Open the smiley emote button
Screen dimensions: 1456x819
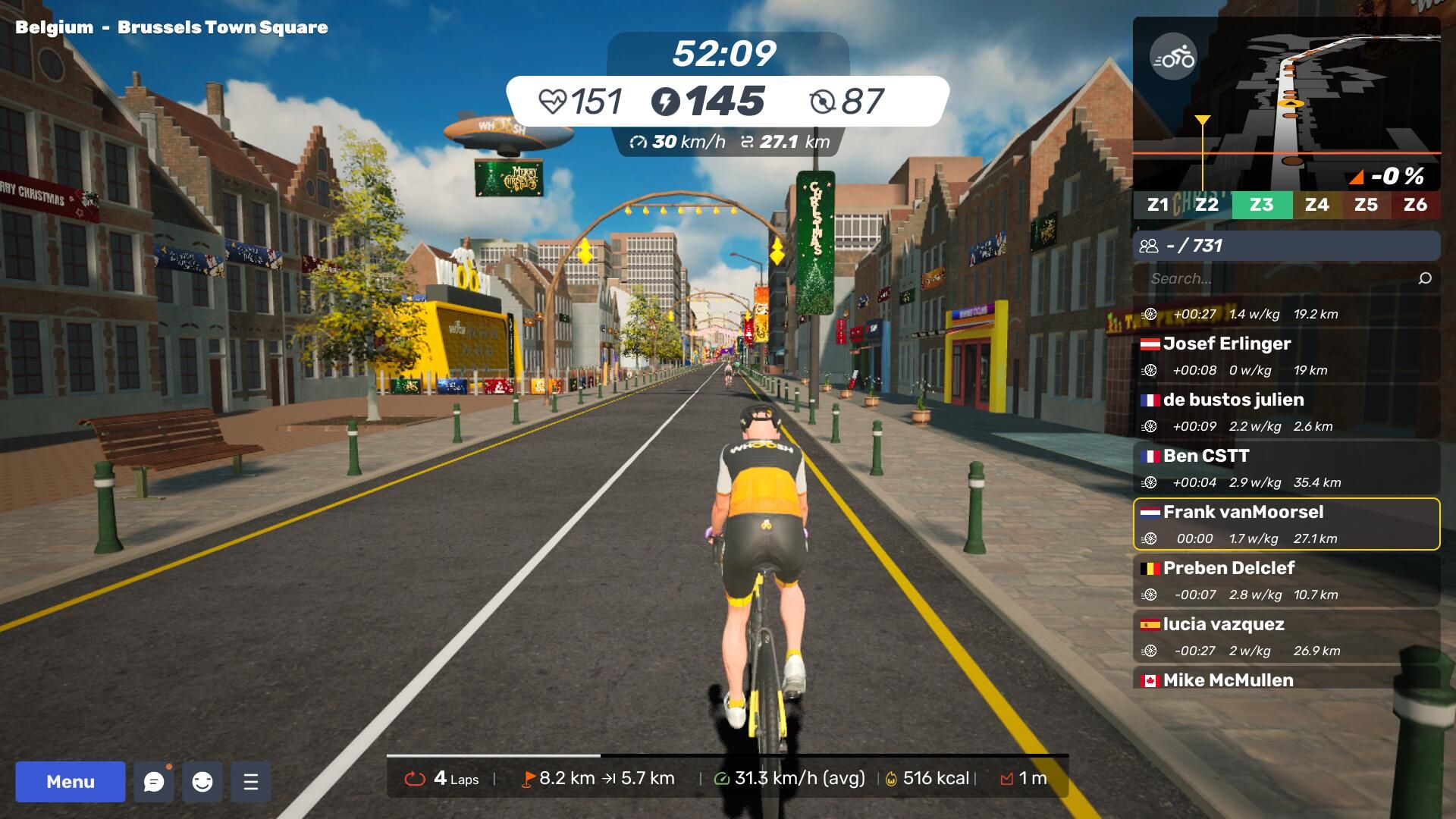(202, 782)
